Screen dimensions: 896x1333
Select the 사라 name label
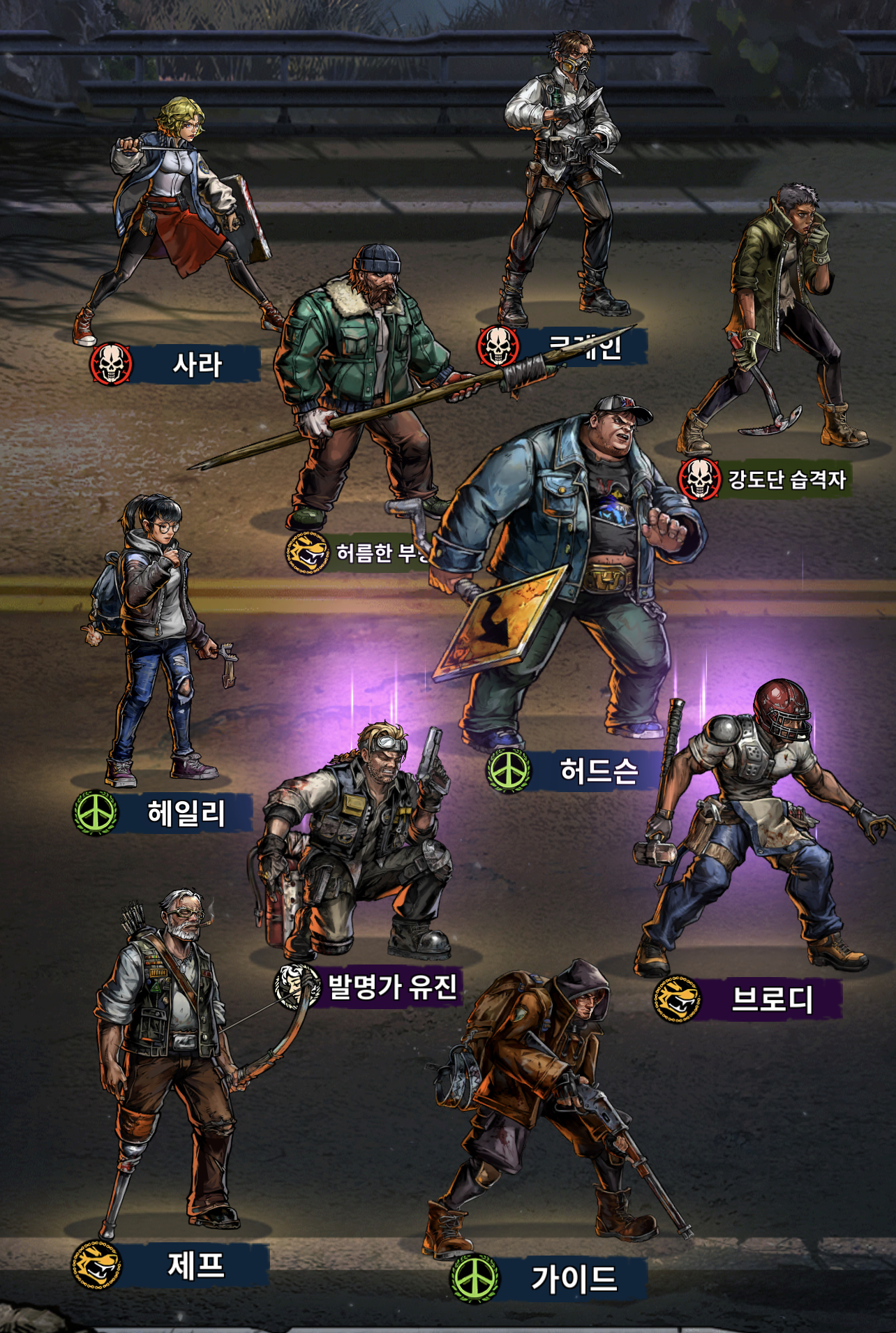(197, 364)
